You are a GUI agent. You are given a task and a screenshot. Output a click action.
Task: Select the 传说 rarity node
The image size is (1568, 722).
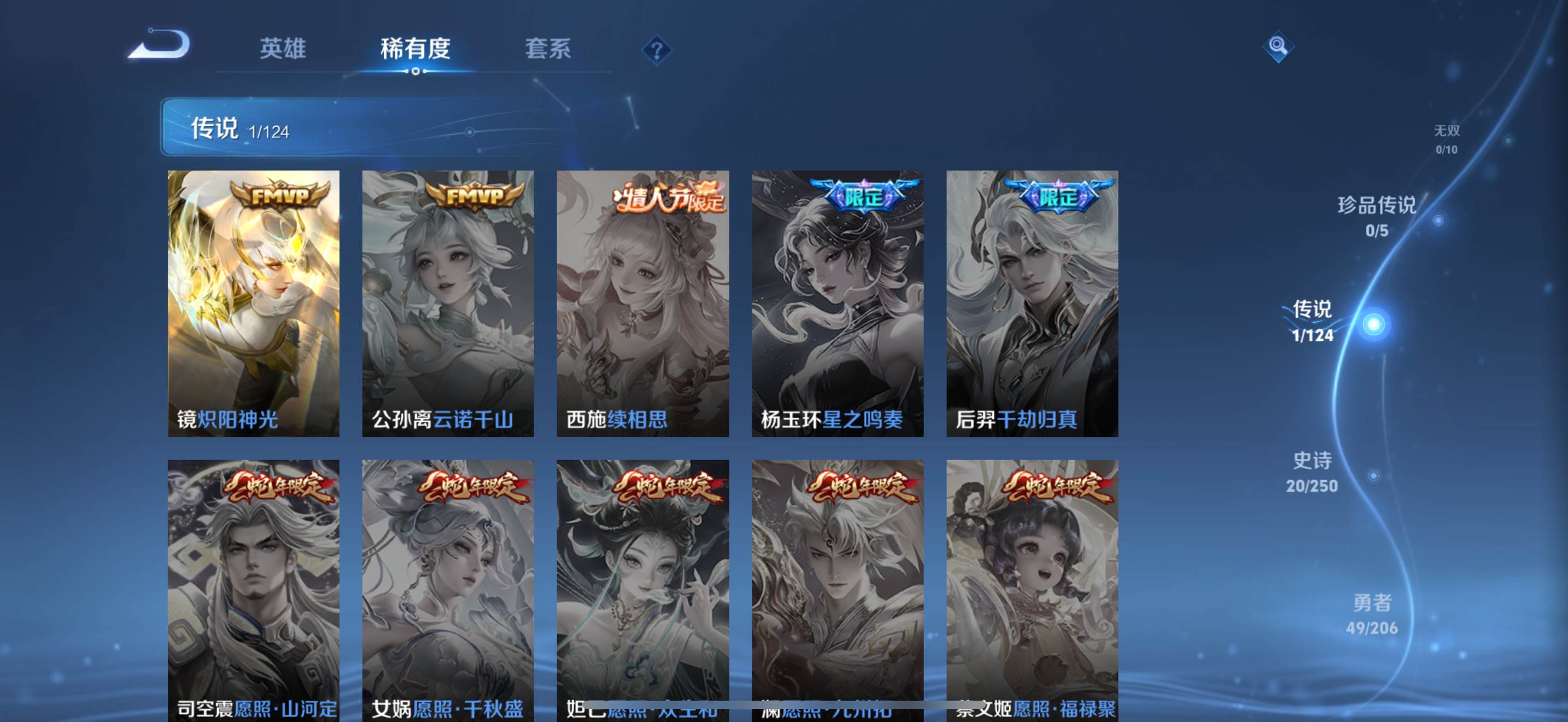pyautogui.click(x=1373, y=324)
